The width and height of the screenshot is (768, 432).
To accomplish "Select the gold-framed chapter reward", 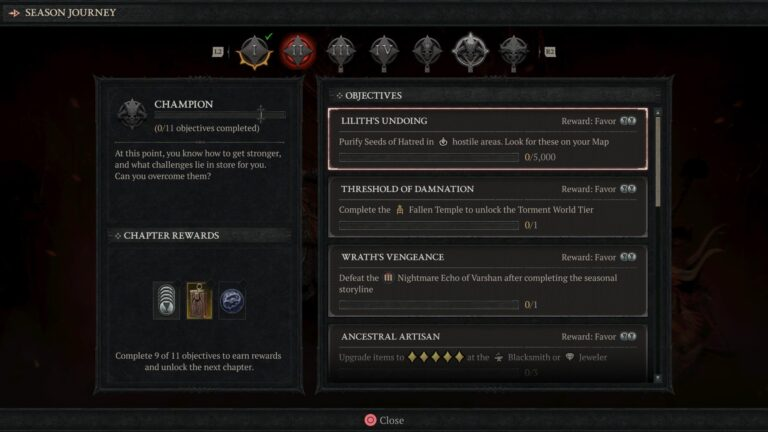I will [199, 301].
